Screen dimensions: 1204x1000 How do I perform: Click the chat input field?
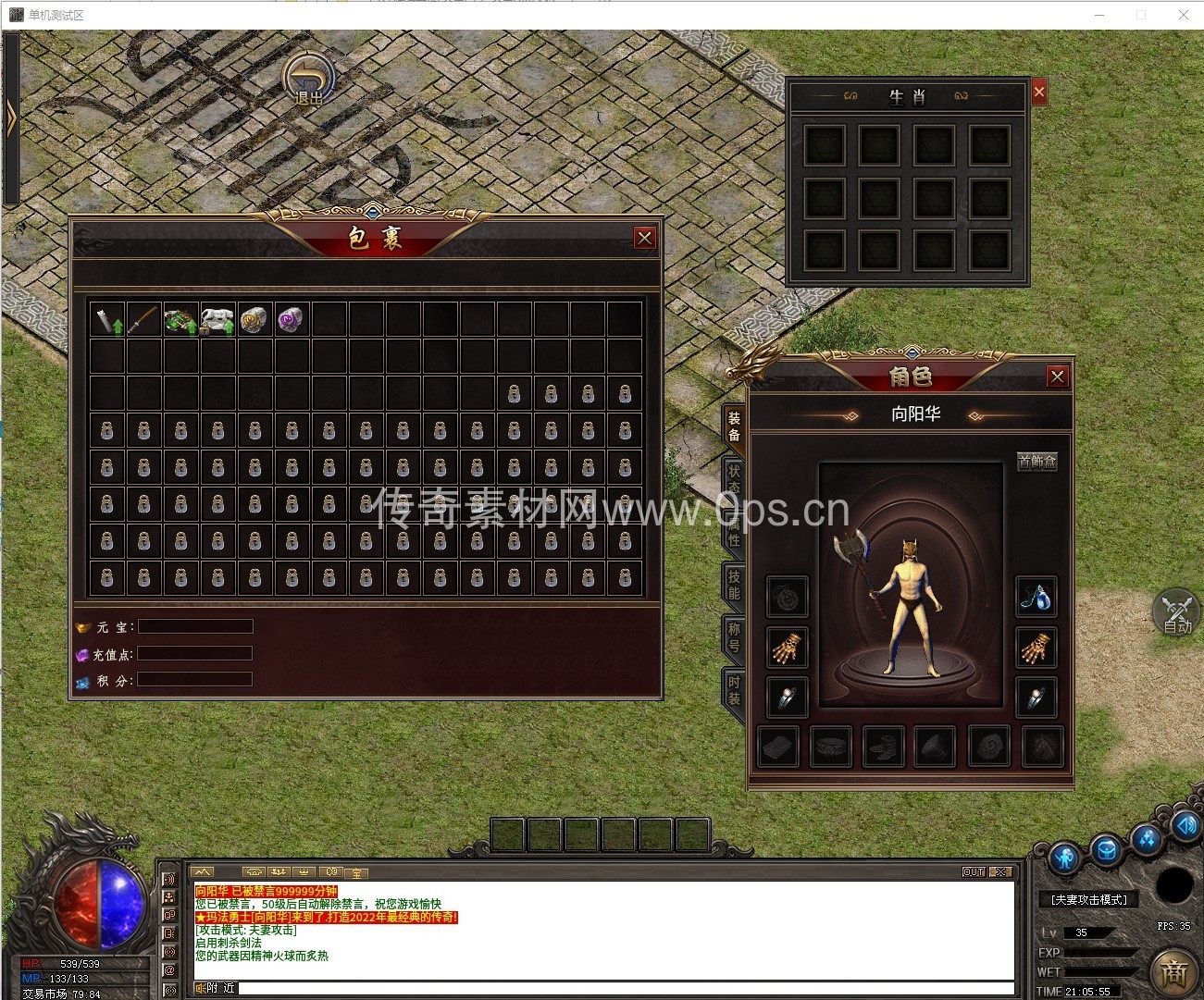(x=620, y=988)
